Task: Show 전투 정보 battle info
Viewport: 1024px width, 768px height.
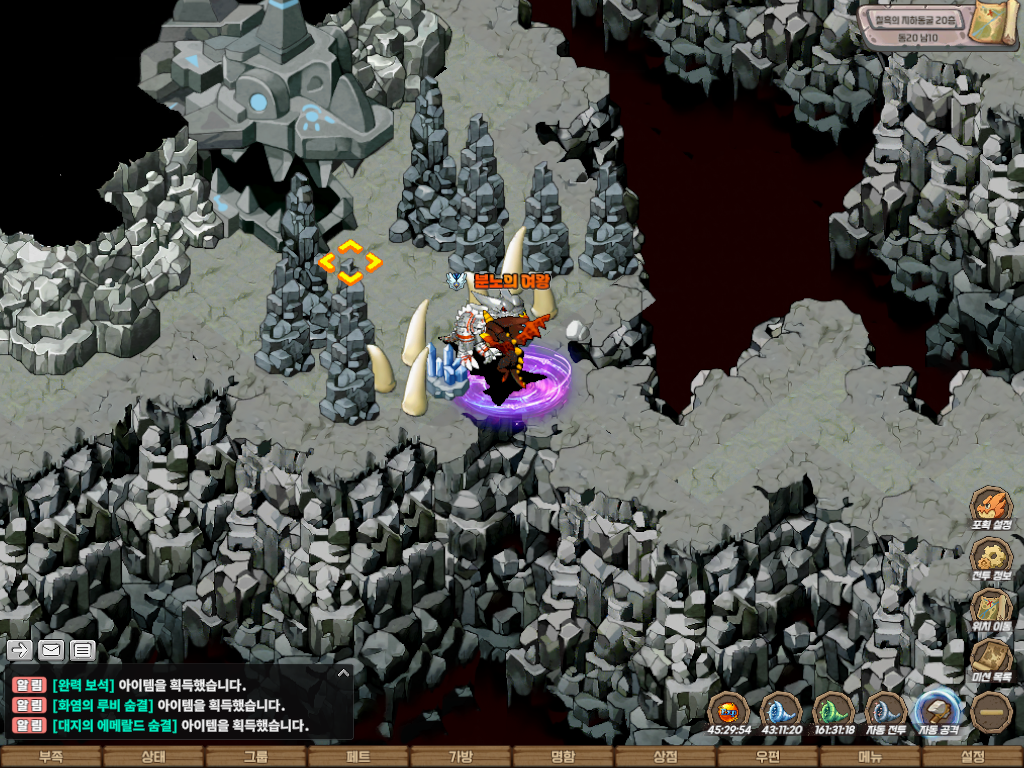Action: (991, 557)
